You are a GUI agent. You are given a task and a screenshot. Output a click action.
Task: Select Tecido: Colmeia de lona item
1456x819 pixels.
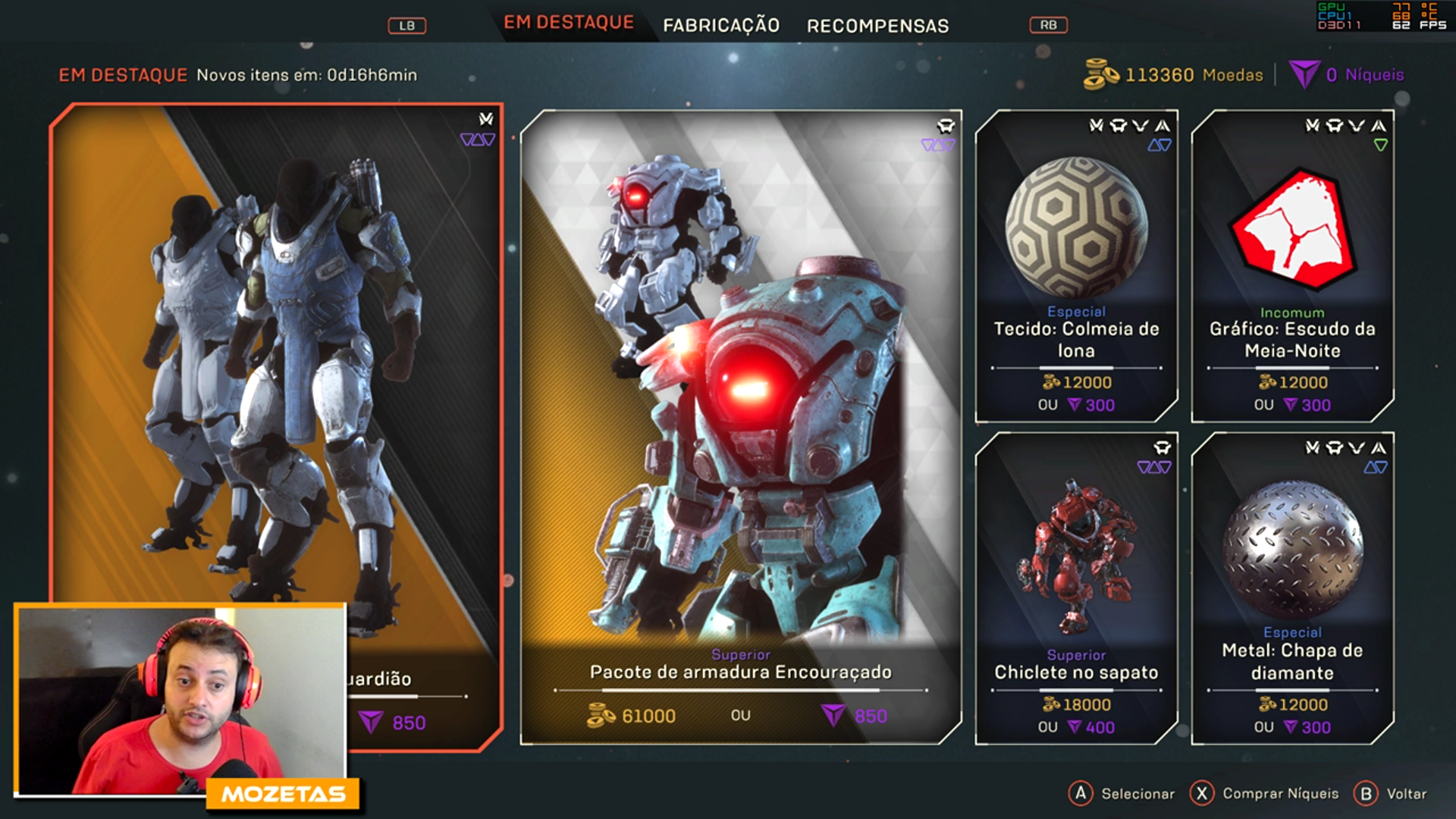coord(1076,265)
